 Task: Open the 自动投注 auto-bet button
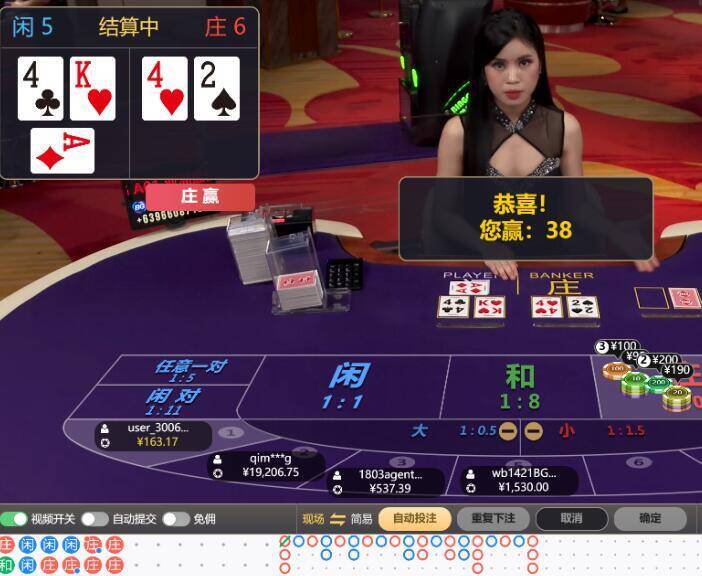coord(414,518)
